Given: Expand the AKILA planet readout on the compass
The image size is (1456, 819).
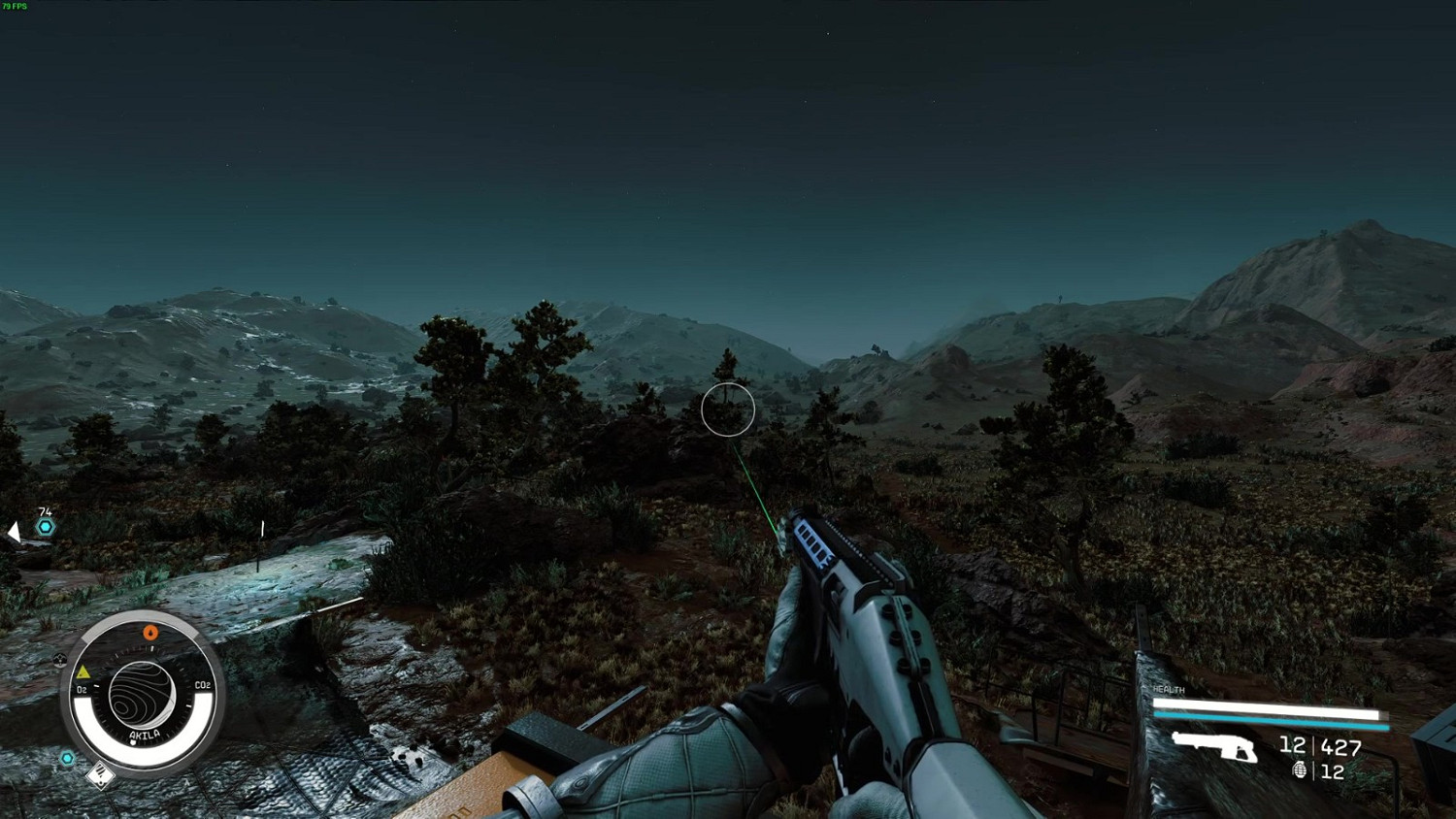Looking at the screenshot, I should coord(144,694).
